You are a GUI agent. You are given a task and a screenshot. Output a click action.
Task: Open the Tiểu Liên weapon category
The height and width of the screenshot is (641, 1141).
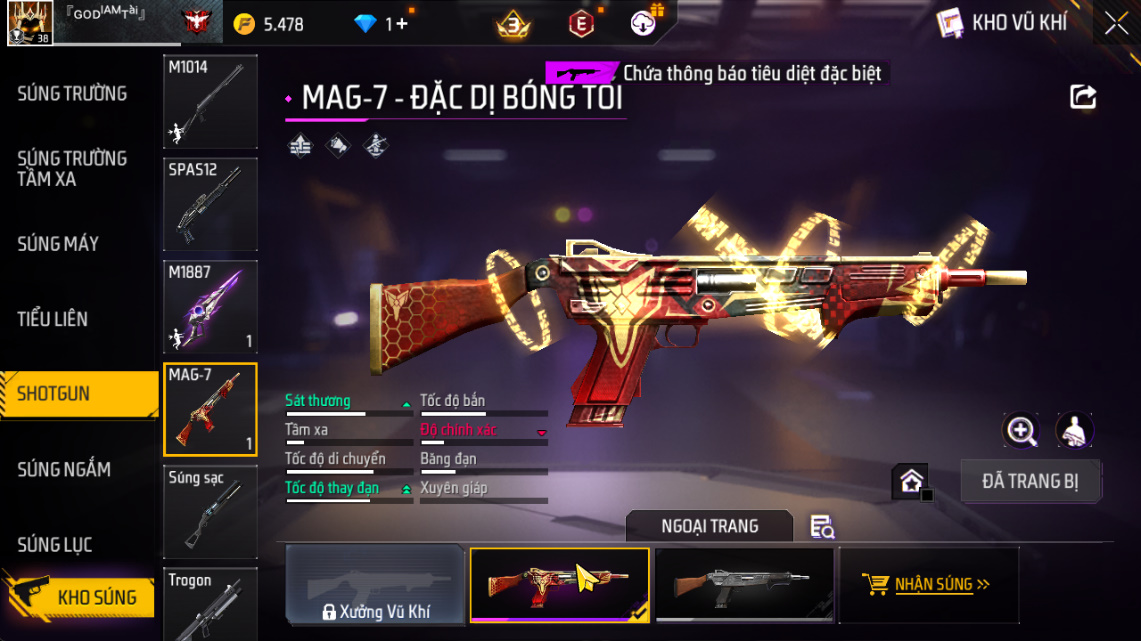[53, 319]
